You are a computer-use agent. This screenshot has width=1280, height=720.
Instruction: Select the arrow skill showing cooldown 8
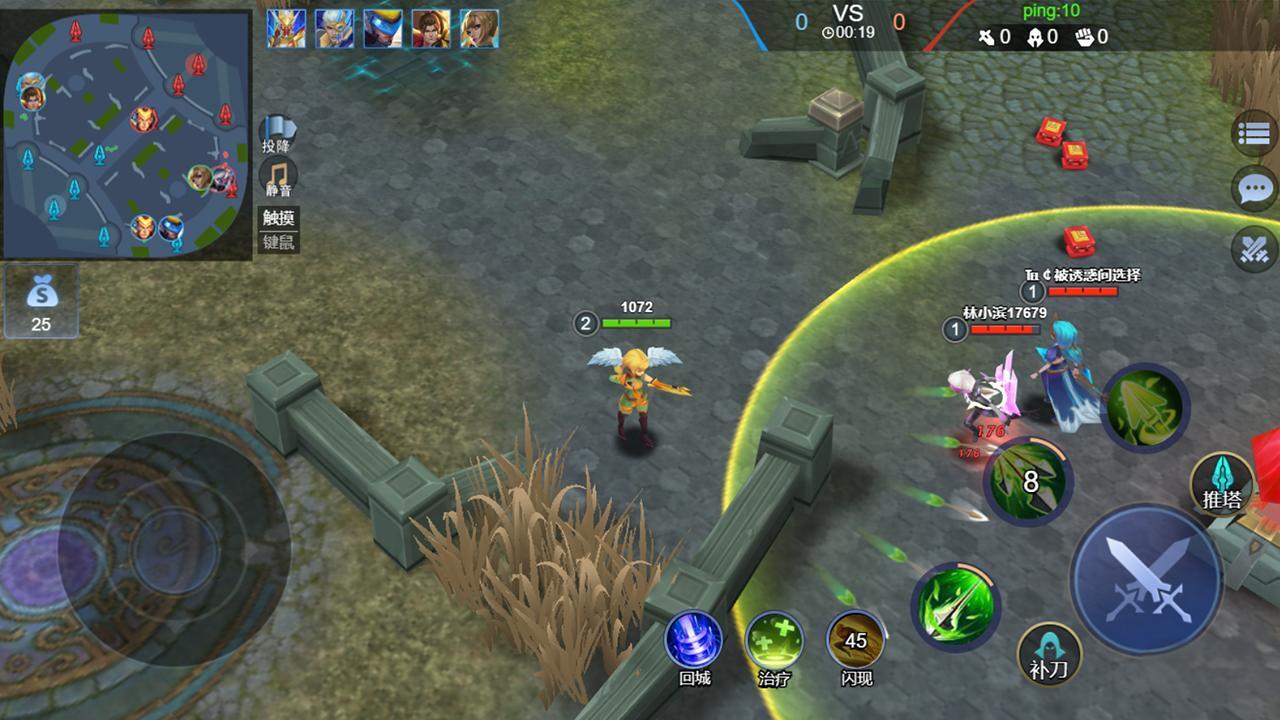1027,482
